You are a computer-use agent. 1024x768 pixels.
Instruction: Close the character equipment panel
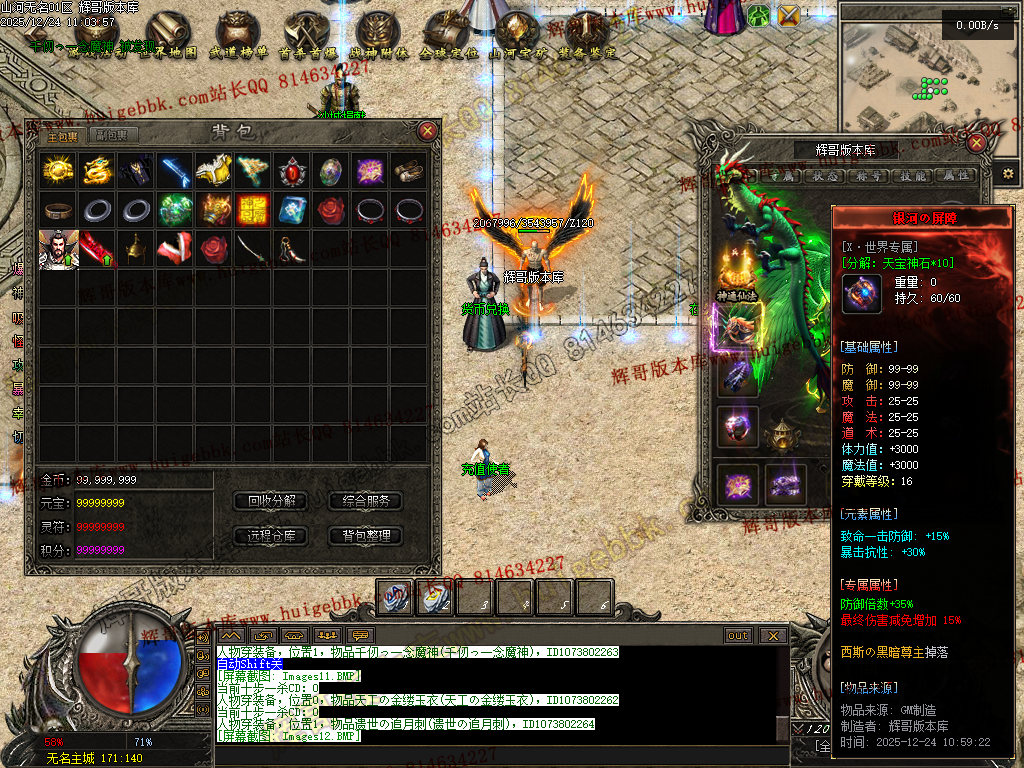point(976,142)
